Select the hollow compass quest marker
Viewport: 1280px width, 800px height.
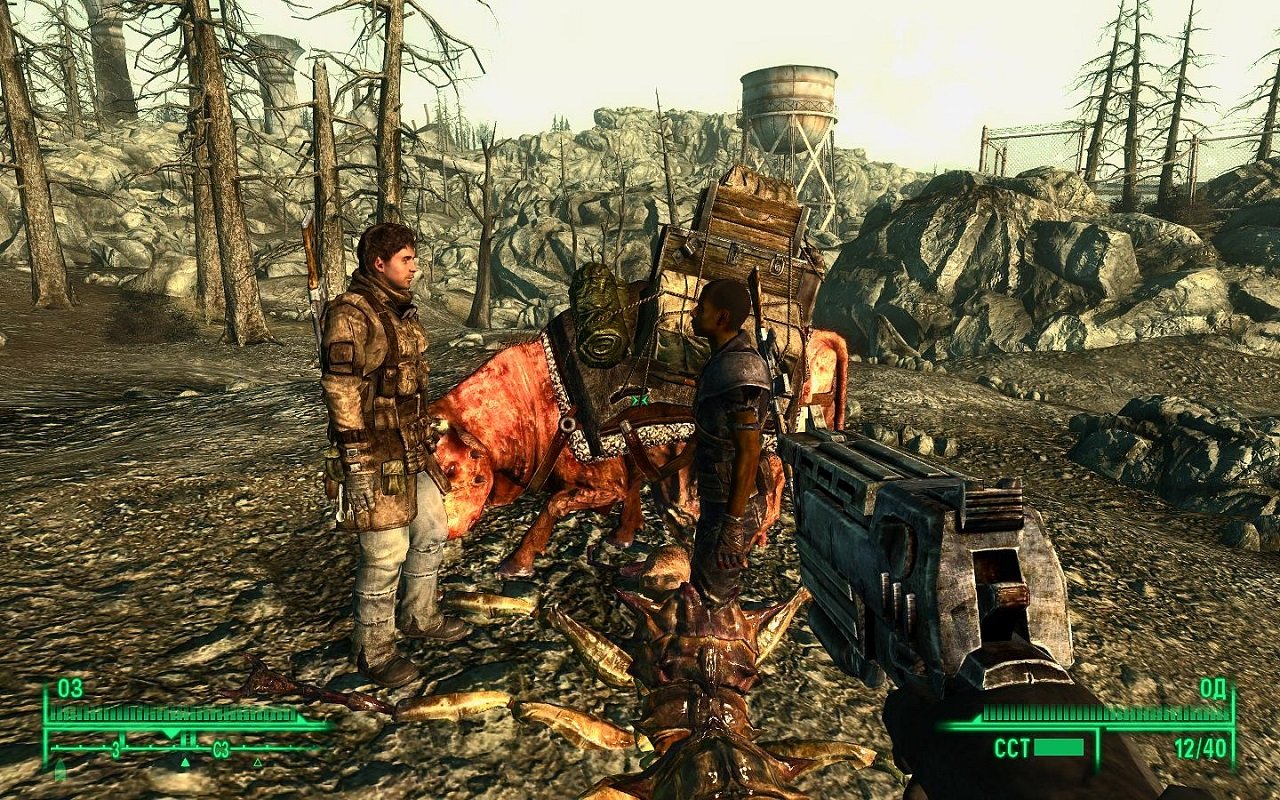coord(257,763)
